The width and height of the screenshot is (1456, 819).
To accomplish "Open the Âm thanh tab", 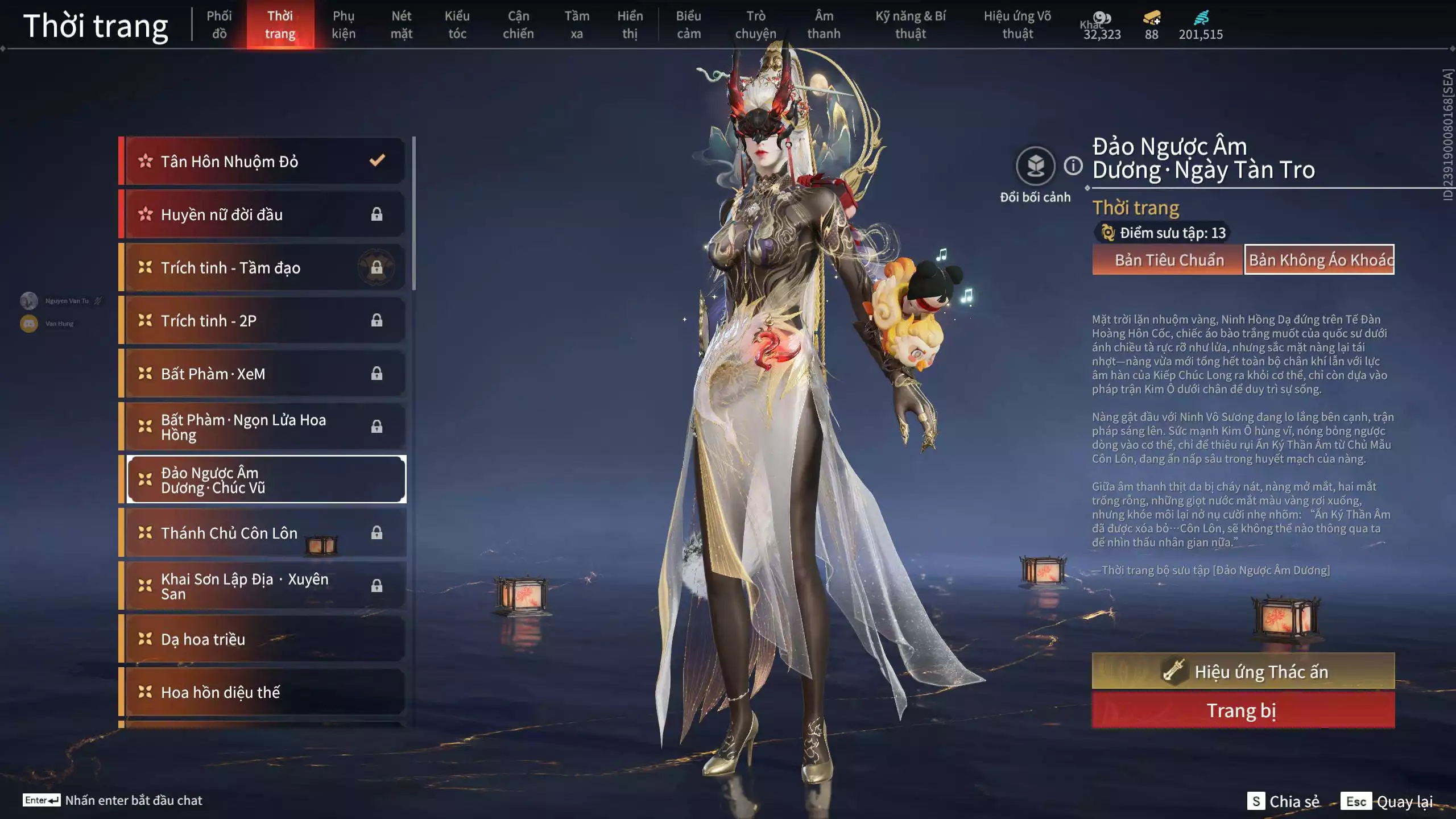I will pyautogui.click(x=824, y=25).
